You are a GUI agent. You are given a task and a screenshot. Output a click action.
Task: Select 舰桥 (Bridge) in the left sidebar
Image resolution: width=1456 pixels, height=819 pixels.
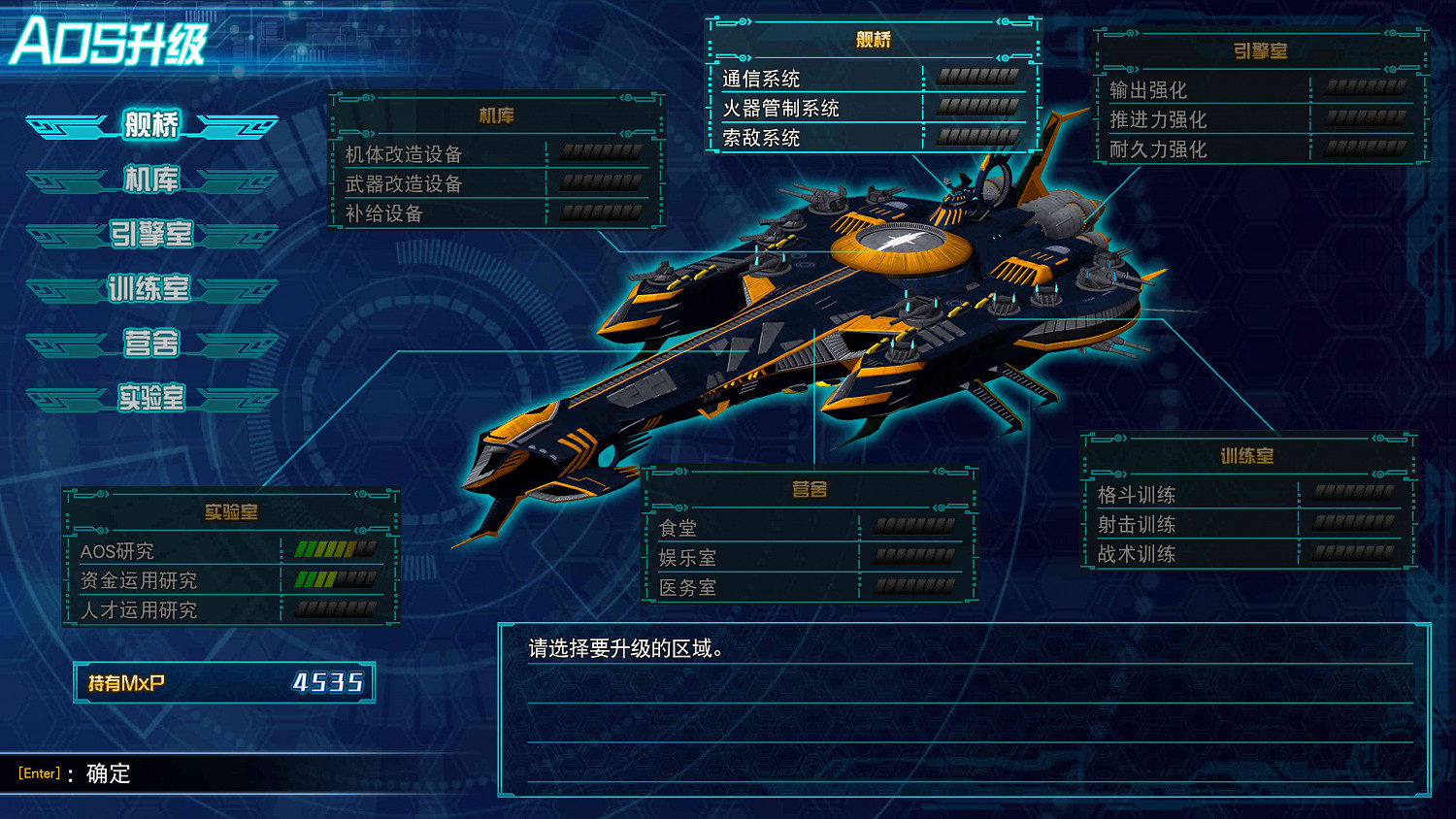[x=150, y=124]
